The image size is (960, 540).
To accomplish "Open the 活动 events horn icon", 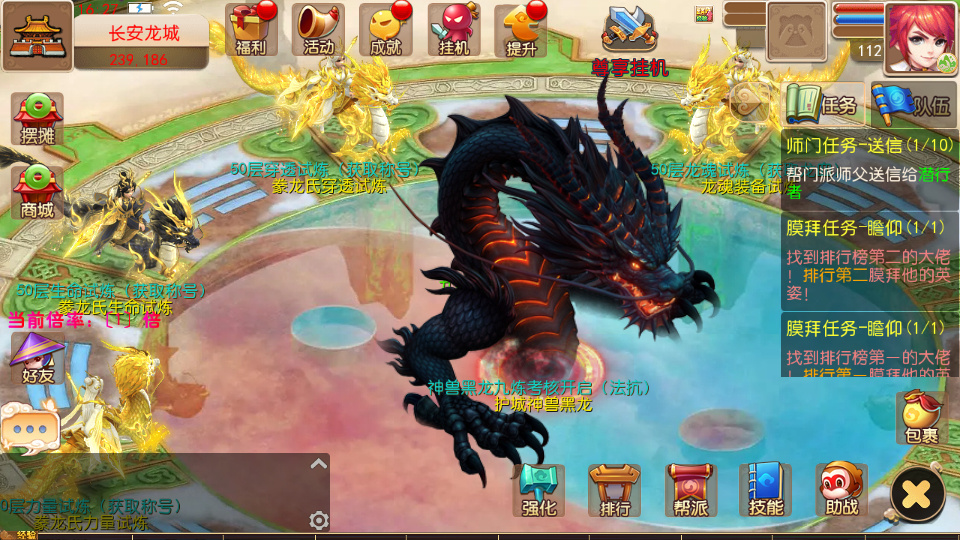I will (318, 29).
